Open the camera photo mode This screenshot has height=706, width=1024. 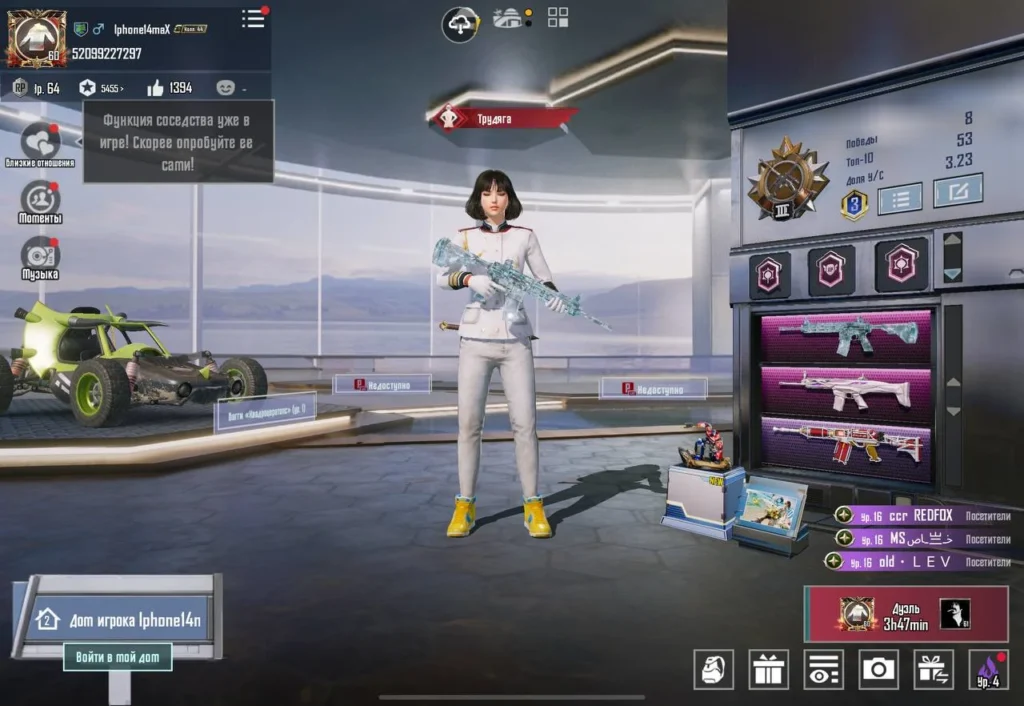(878, 669)
